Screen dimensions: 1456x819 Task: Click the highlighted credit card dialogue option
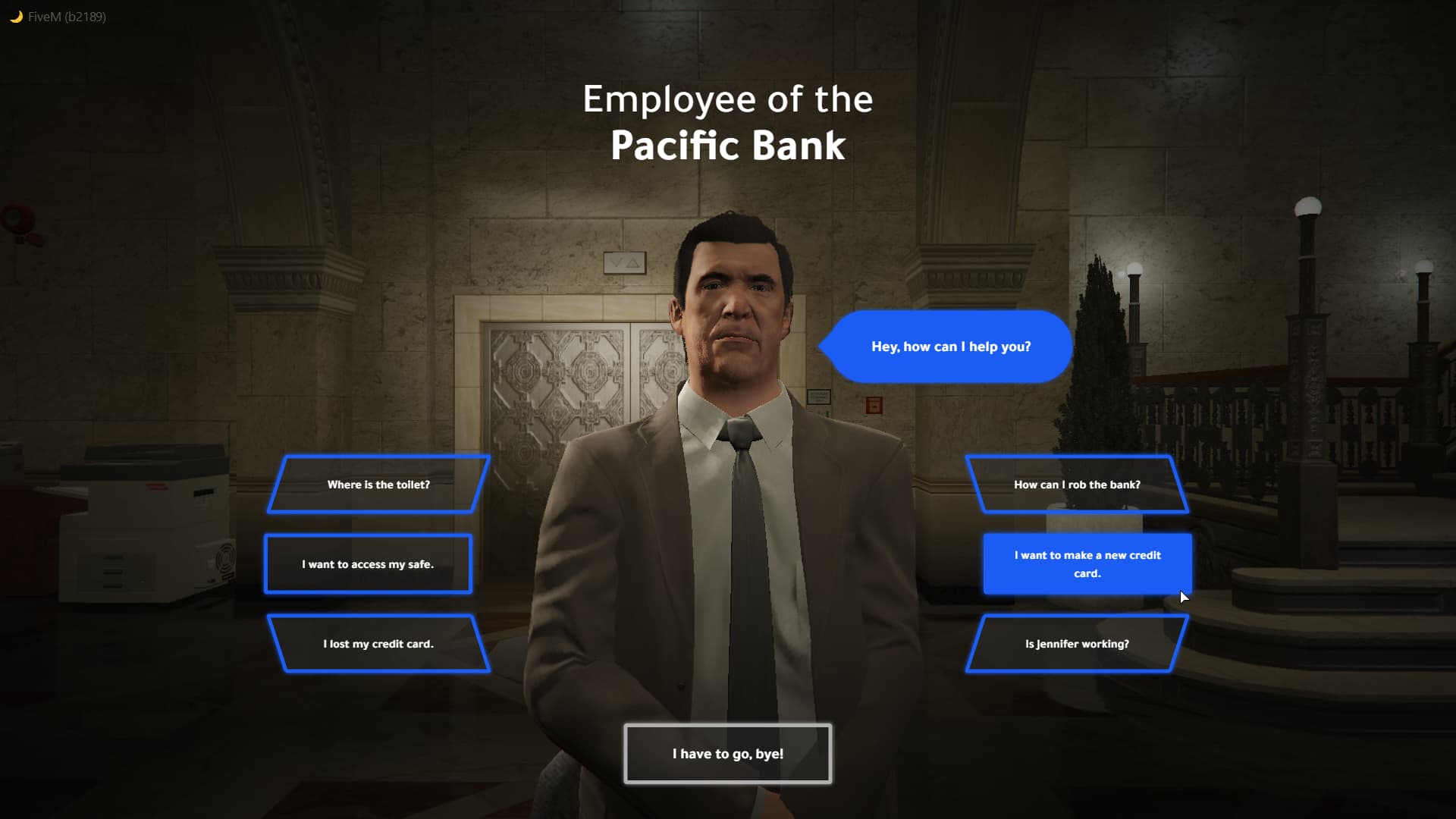click(1087, 564)
